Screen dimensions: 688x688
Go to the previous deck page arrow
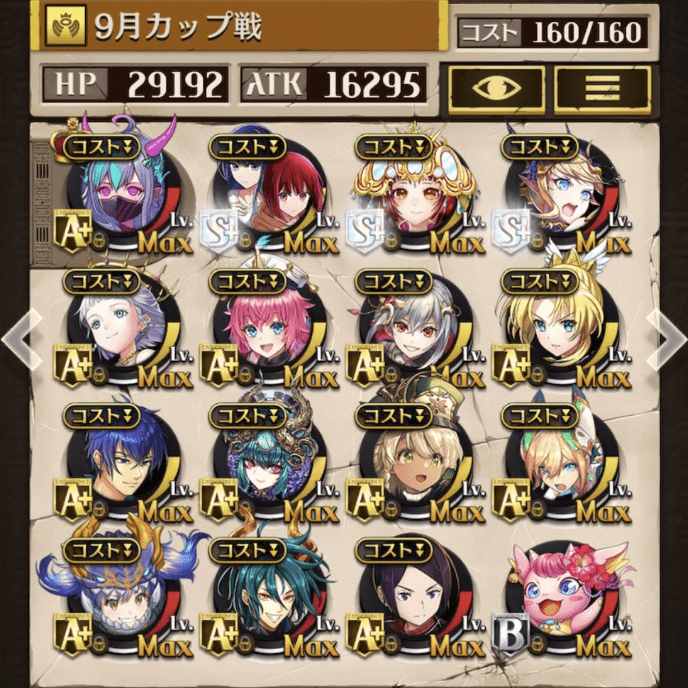pyautogui.click(x=18, y=338)
